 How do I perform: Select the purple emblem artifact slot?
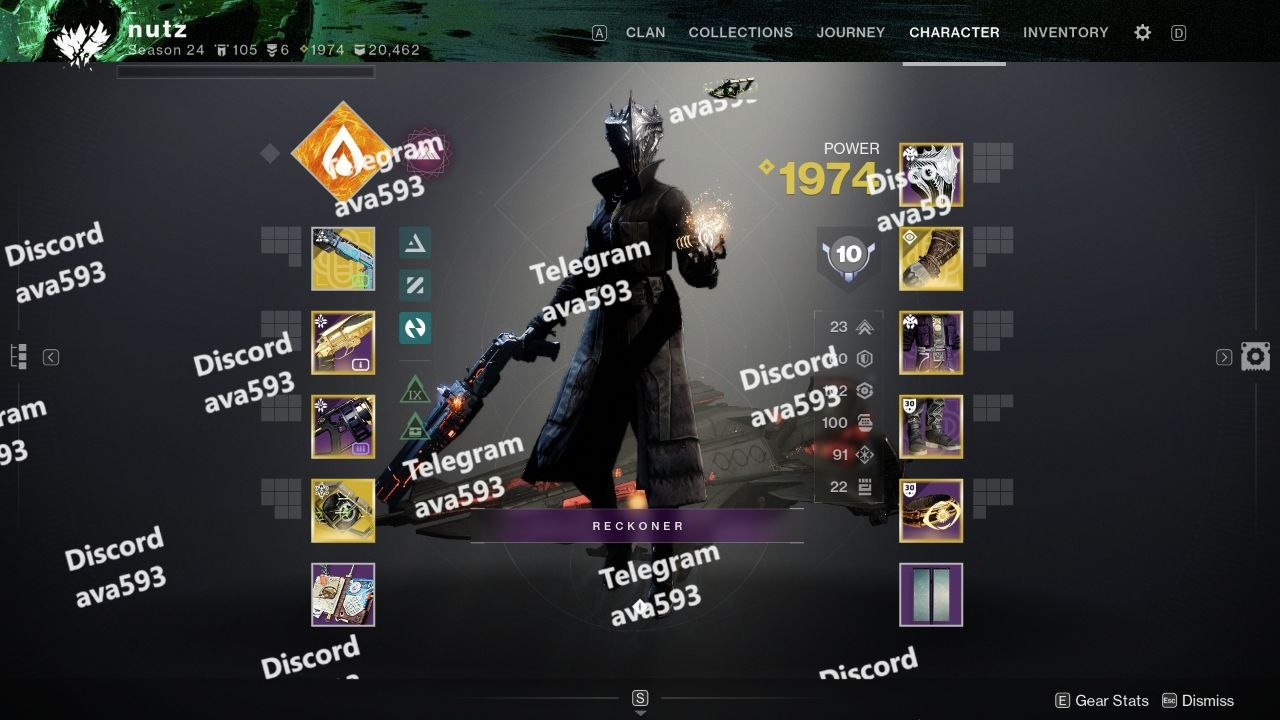tap(343, 595)
